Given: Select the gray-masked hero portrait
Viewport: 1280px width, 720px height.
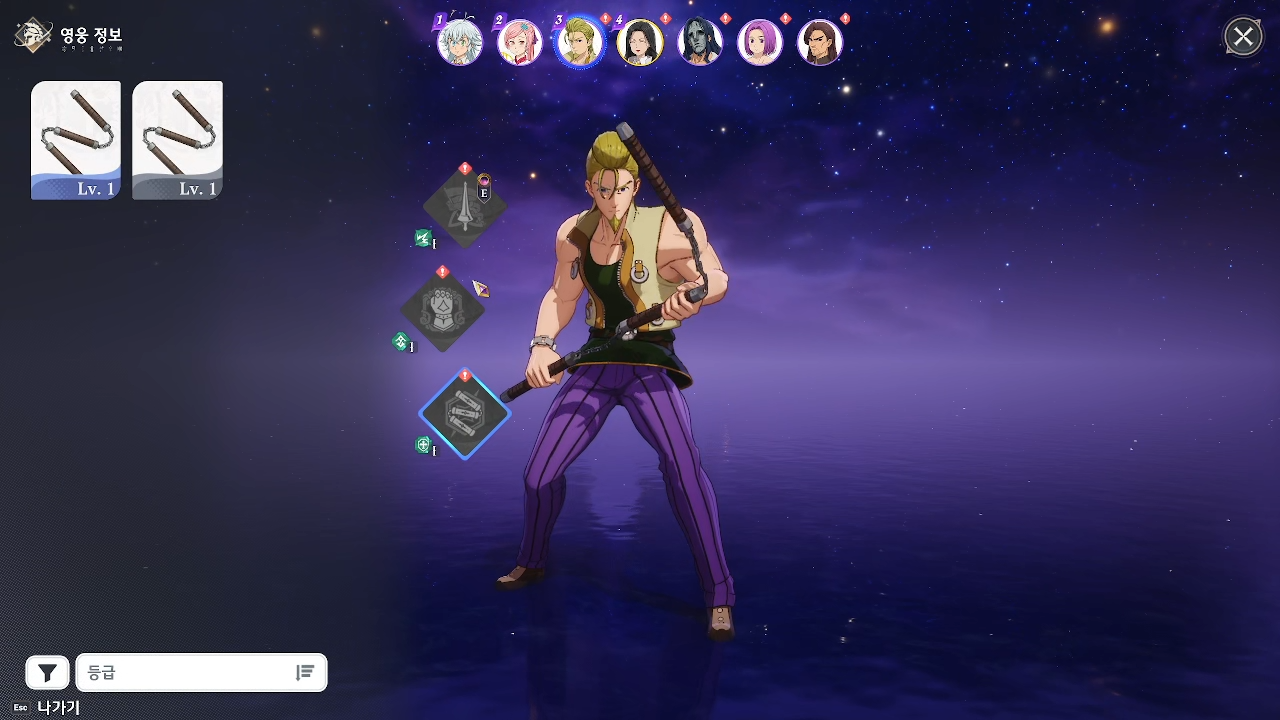Looking at the screenshot, I should pos(700,43).
